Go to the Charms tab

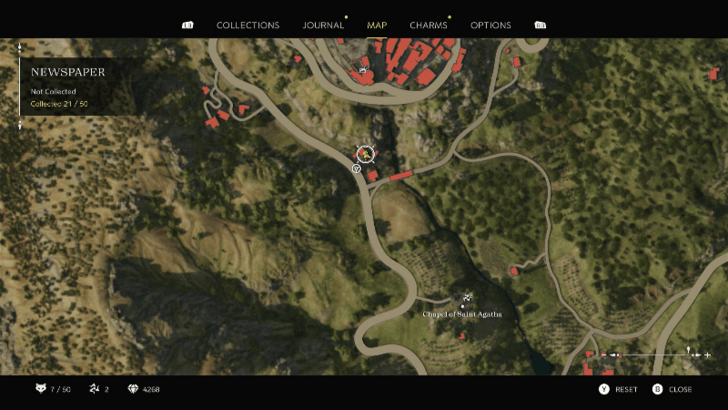point(428,25)
